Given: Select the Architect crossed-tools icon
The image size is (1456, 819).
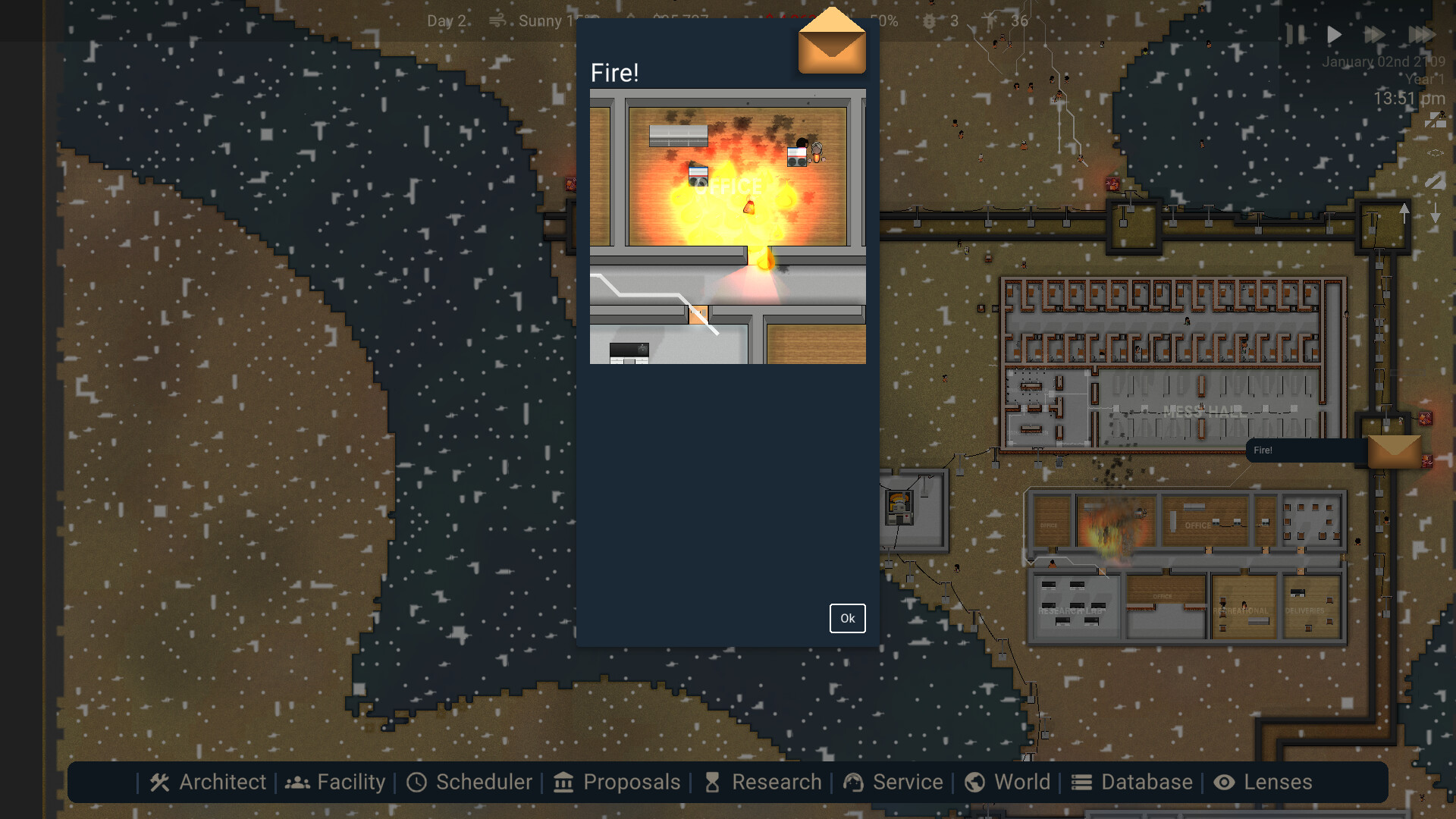Looking at the screenshot, I should 160,782.
